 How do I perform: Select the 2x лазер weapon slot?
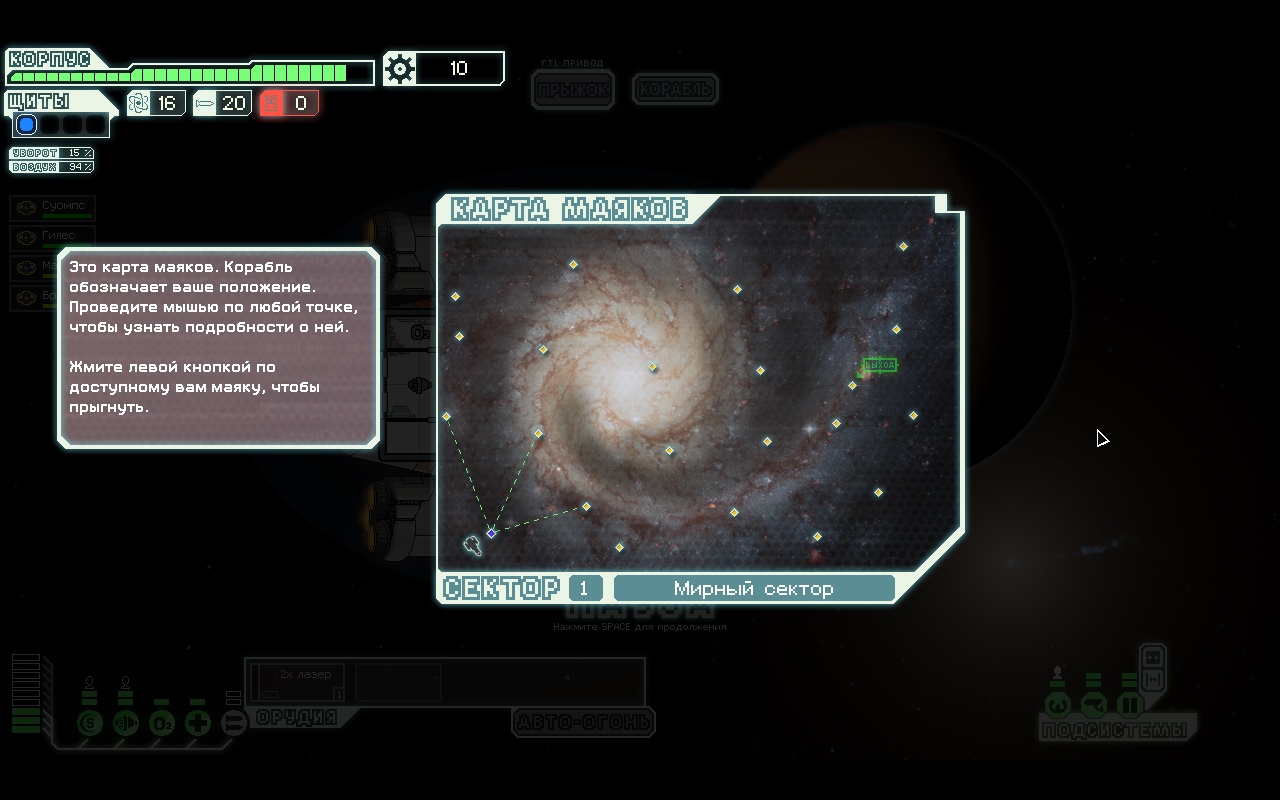tap(298, 680)
